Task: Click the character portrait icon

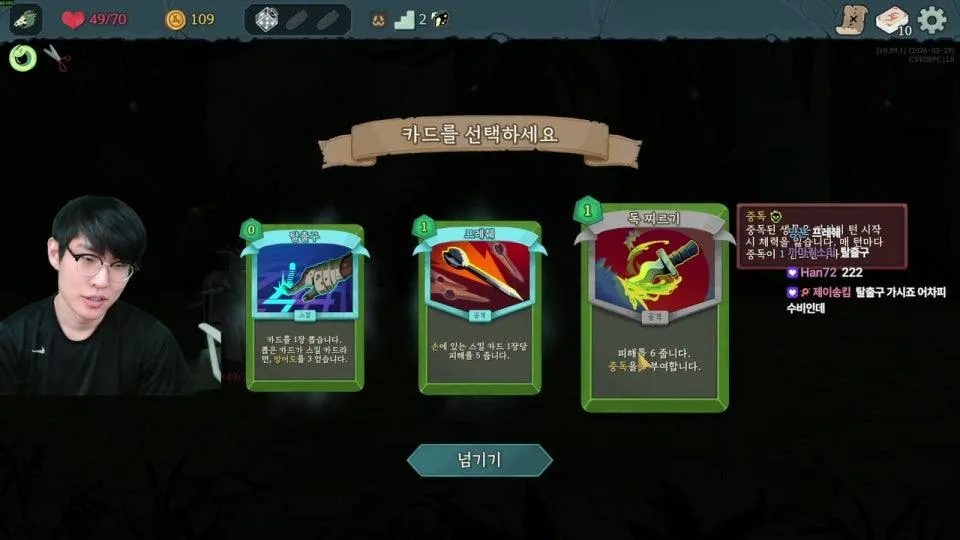Action: coord(24,19)
